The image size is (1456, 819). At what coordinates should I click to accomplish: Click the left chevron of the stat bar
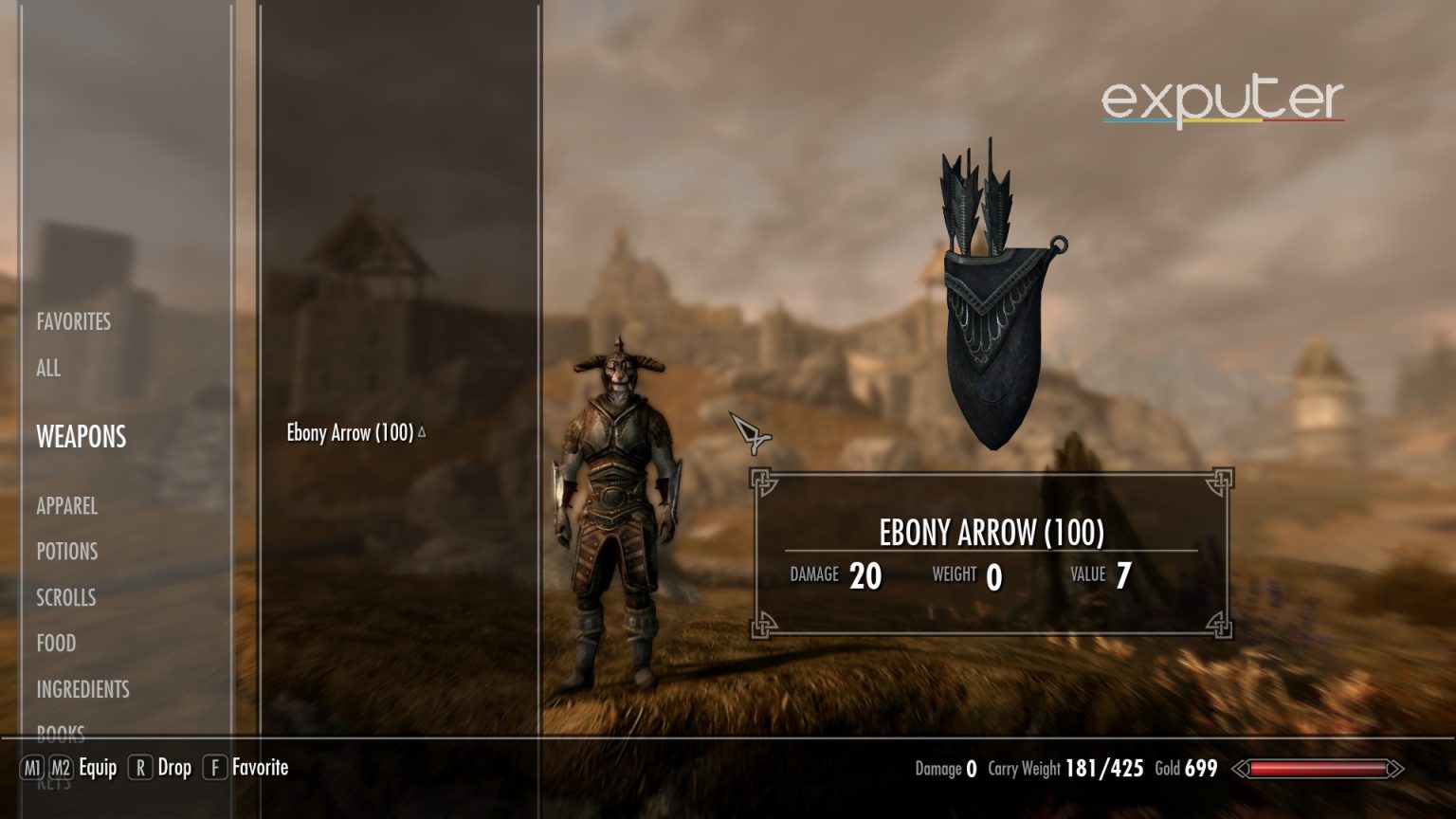(1240, 769)
